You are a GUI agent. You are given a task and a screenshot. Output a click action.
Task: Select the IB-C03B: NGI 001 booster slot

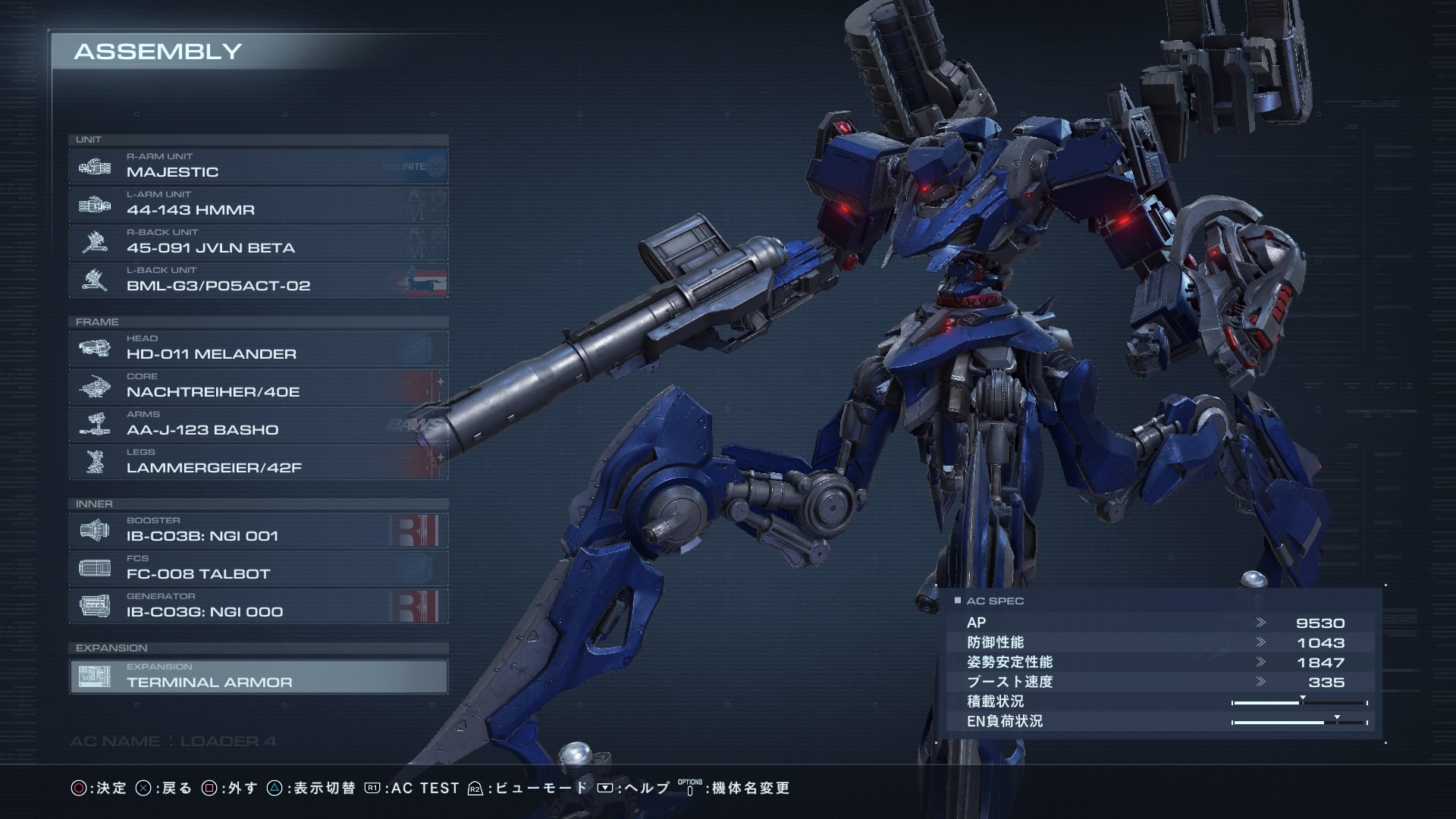coord(258,530)
